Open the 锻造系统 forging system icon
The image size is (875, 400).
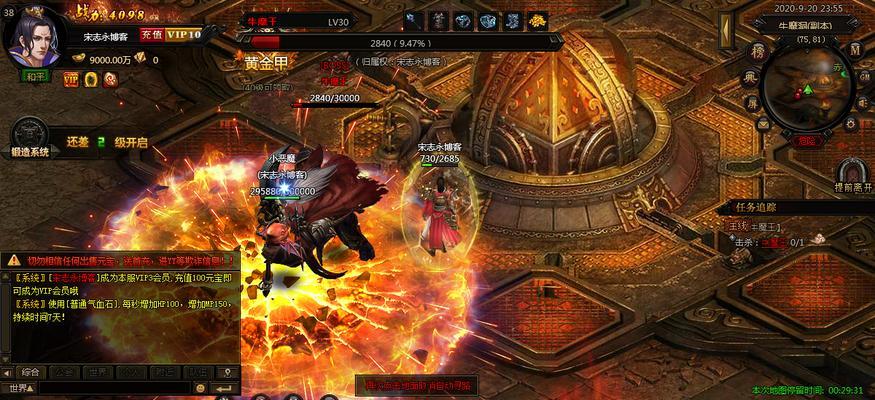[30, 141]
